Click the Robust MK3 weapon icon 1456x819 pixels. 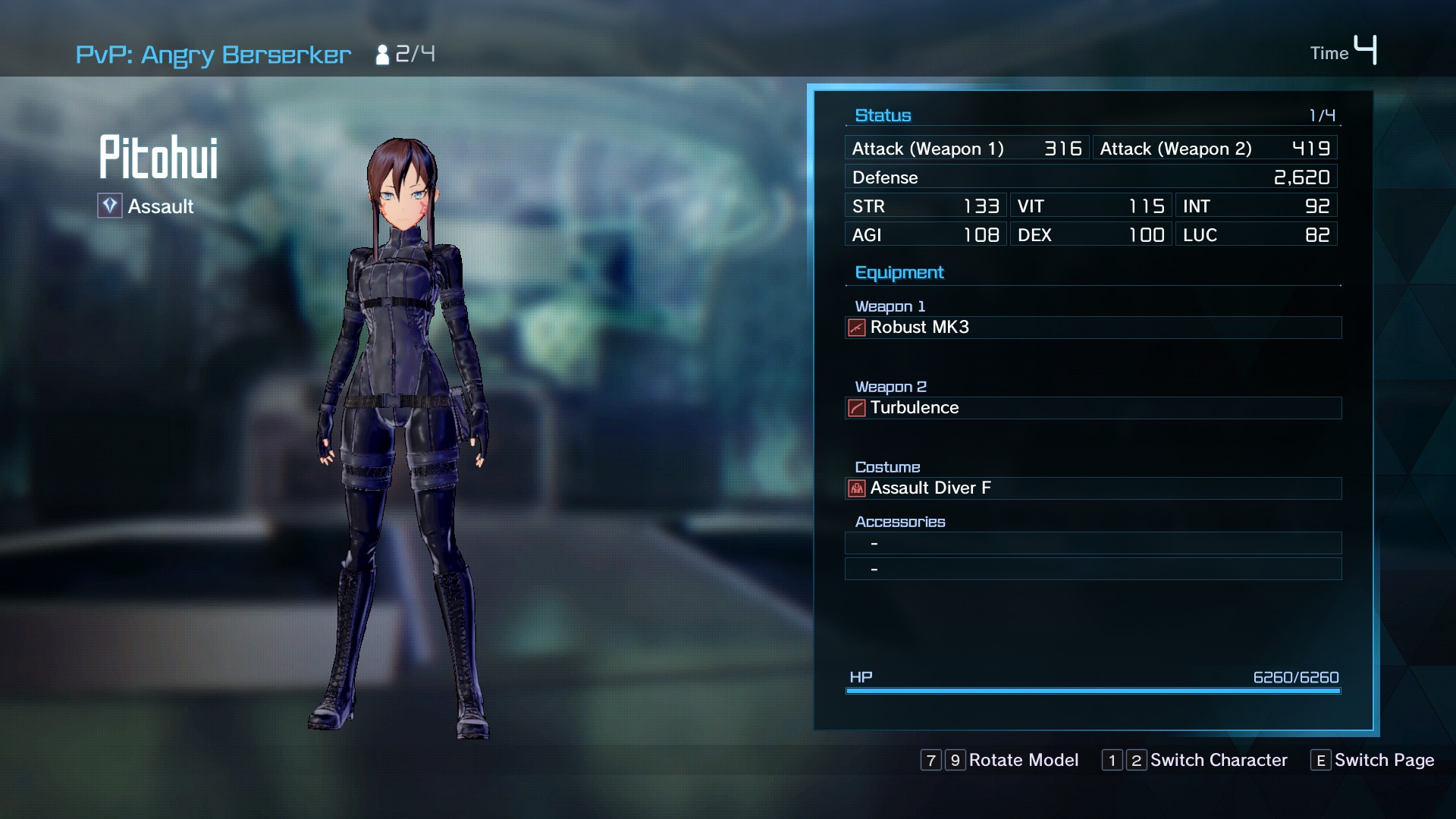856,328
